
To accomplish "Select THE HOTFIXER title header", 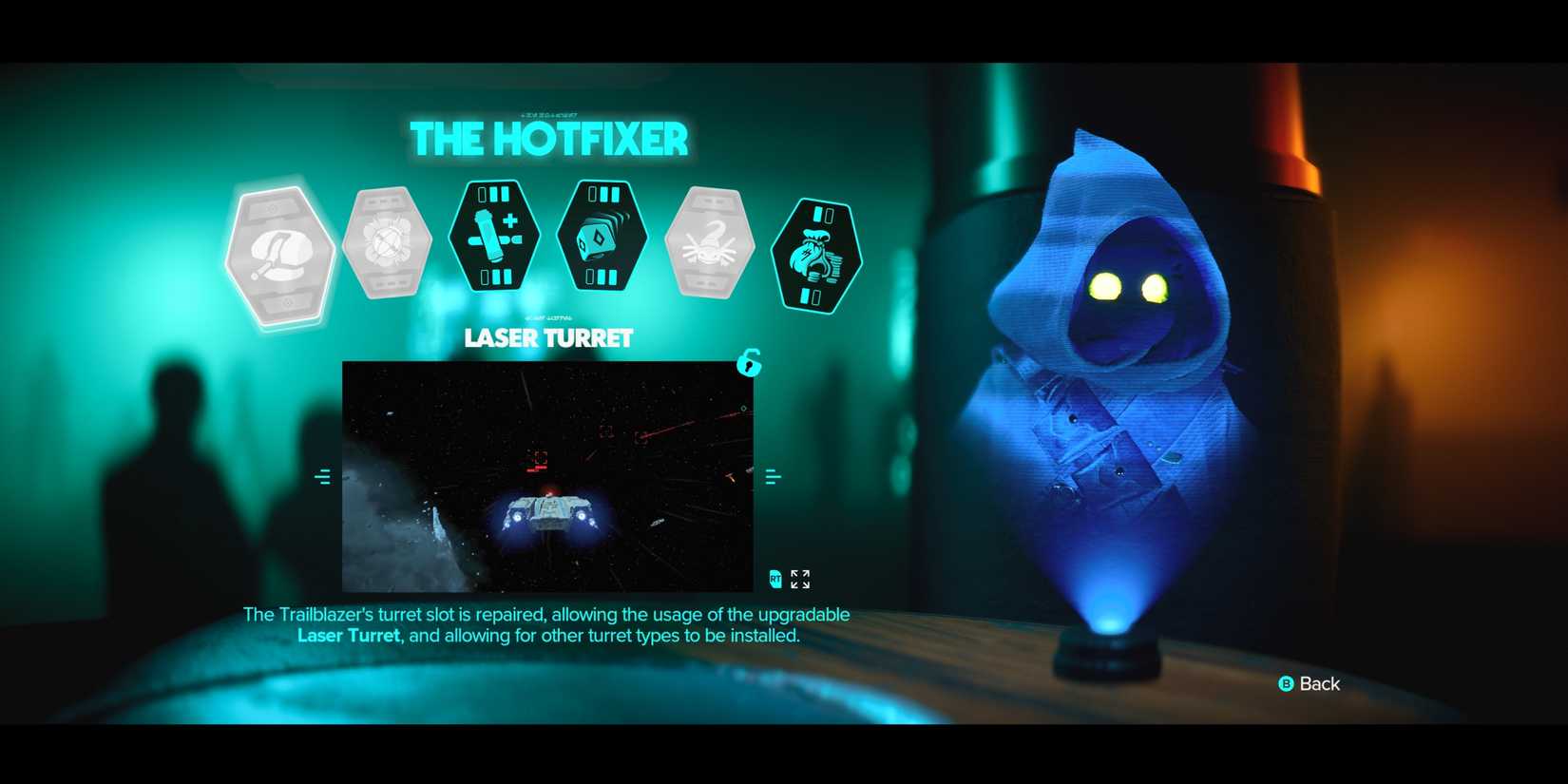I will pyautogui.click(x=549, y=139).
